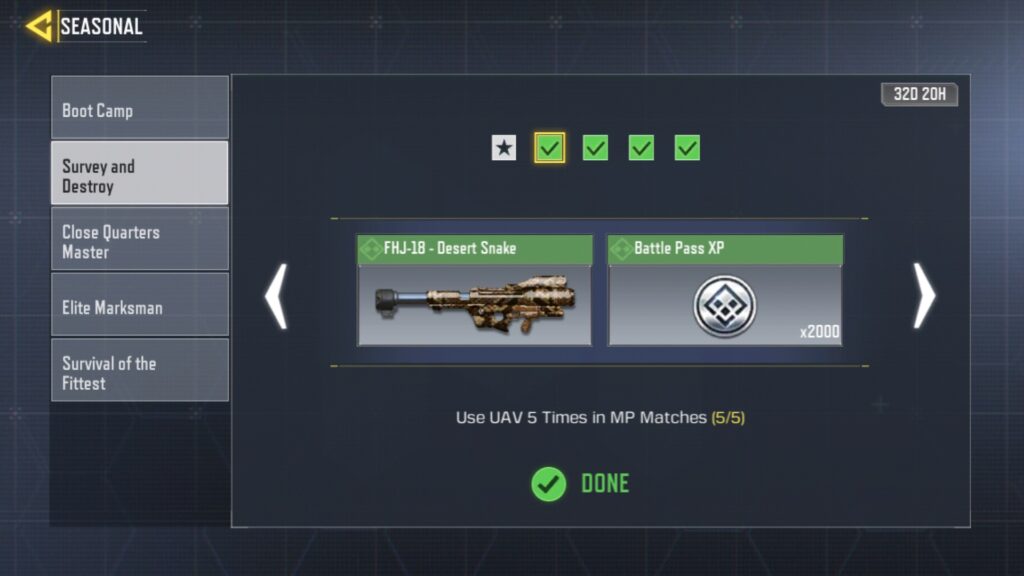The height and width of the screenshot is (576, 1024).
Task: Choose Survival of the Fittest tab
Action: click(140, 371)
